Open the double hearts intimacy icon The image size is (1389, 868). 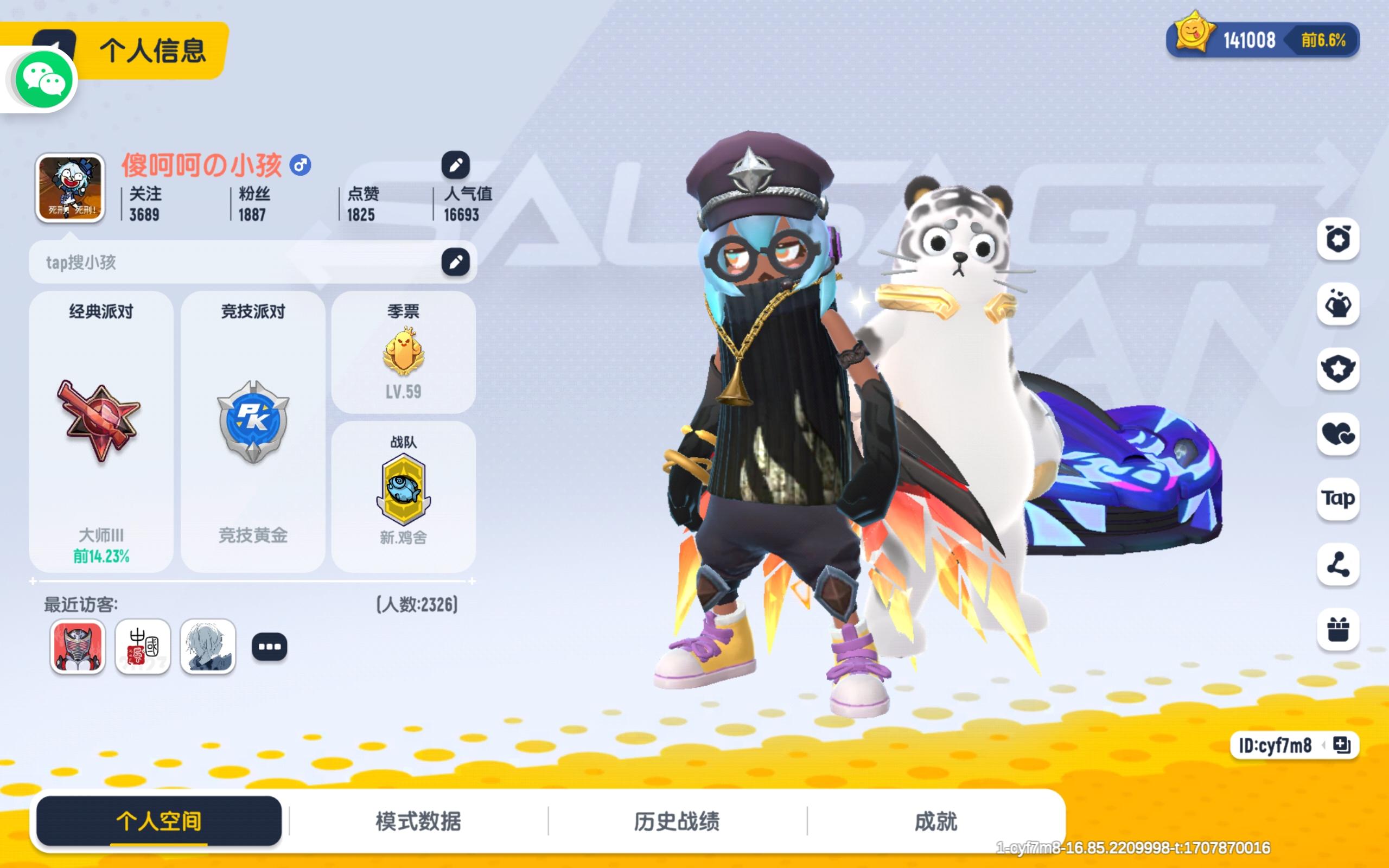point(1338,435)
